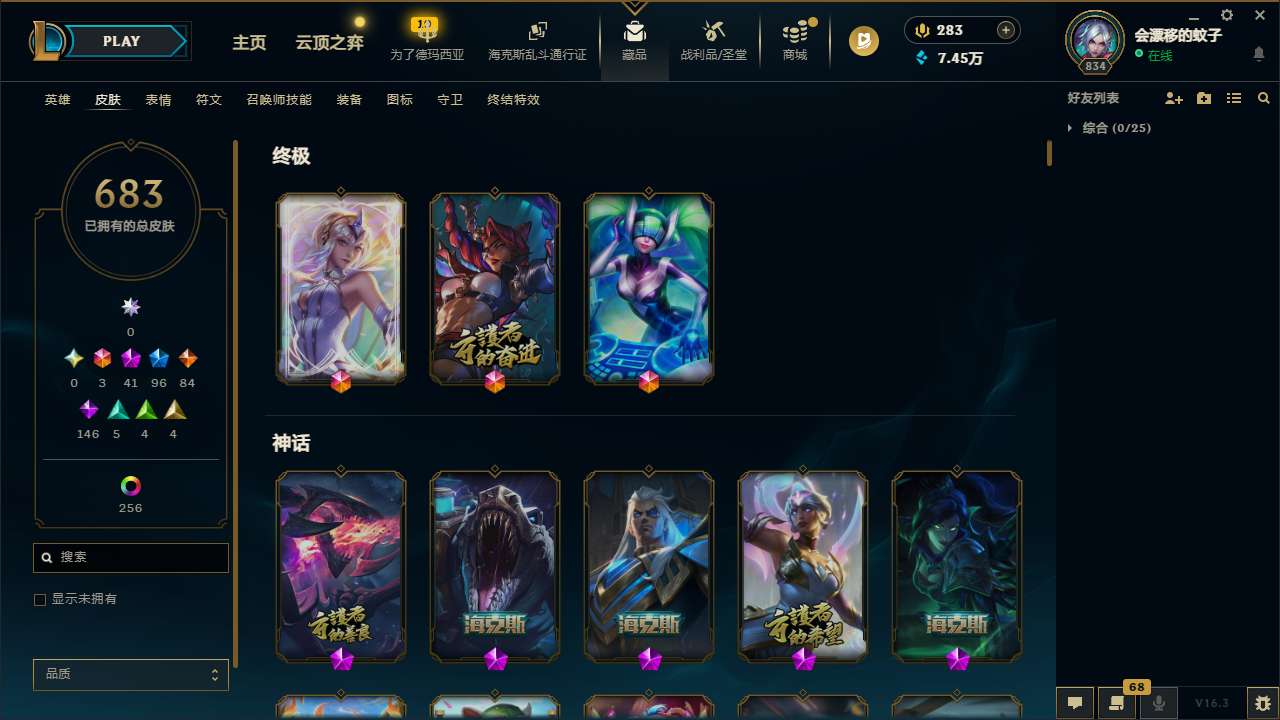1280x720 pixels.
Task: Open the 商城 store
Action: pos(795,40)
